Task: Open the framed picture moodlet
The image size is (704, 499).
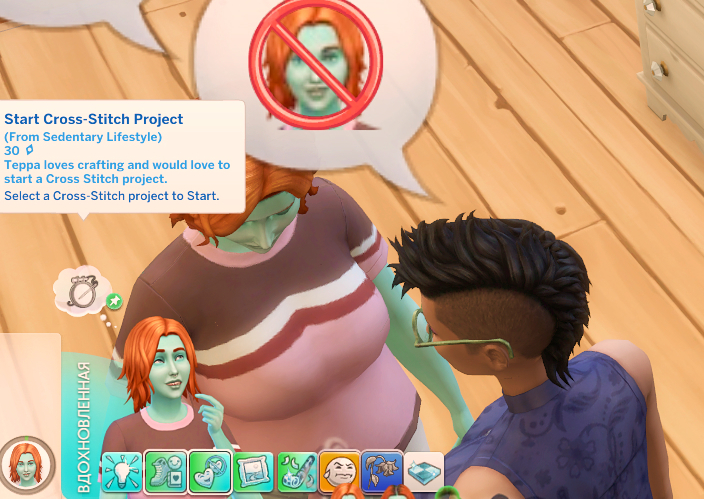Action: coord(253,471)
